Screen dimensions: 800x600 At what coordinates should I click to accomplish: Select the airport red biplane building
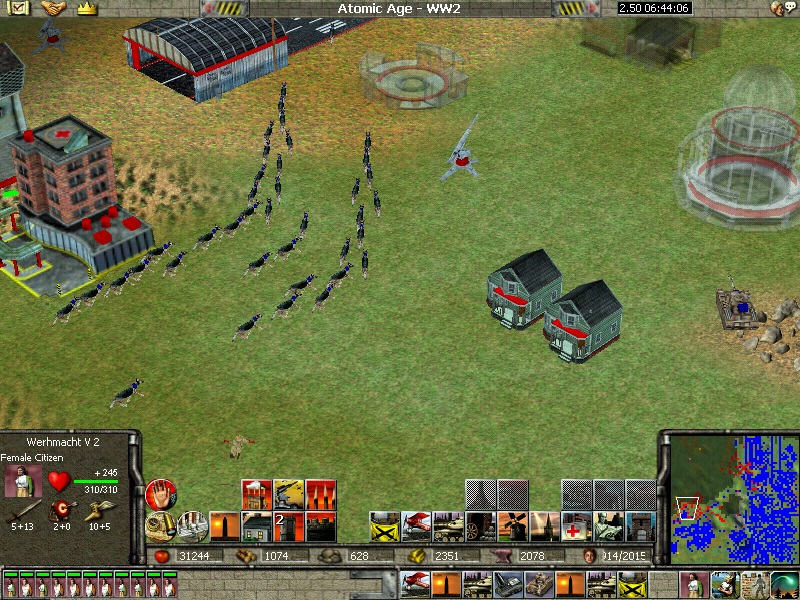pos(416,526)
